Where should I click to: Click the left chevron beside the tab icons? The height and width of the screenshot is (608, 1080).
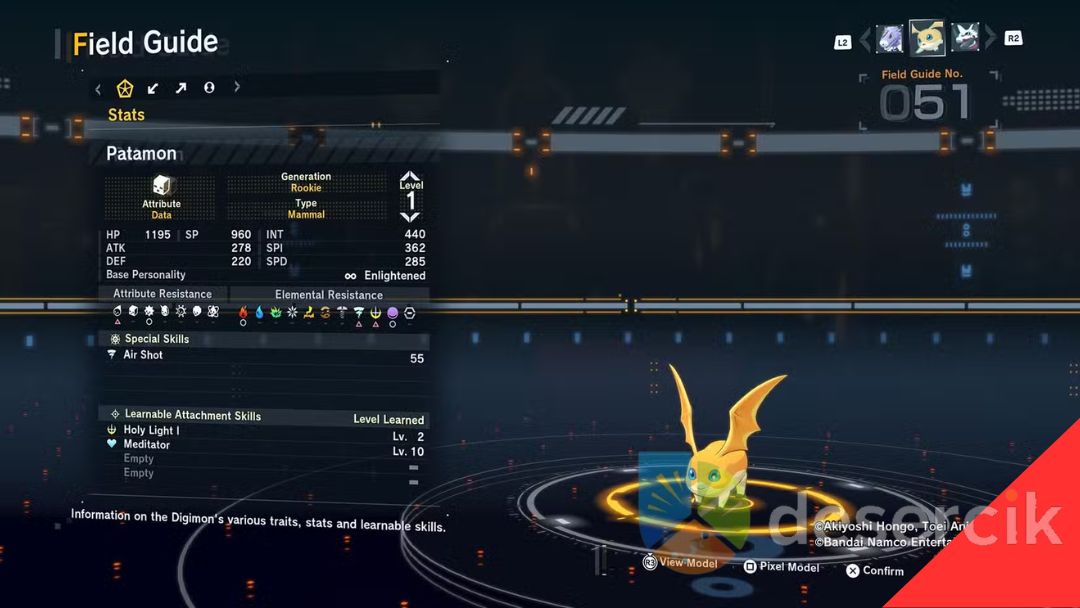click(x=98, y=88)
